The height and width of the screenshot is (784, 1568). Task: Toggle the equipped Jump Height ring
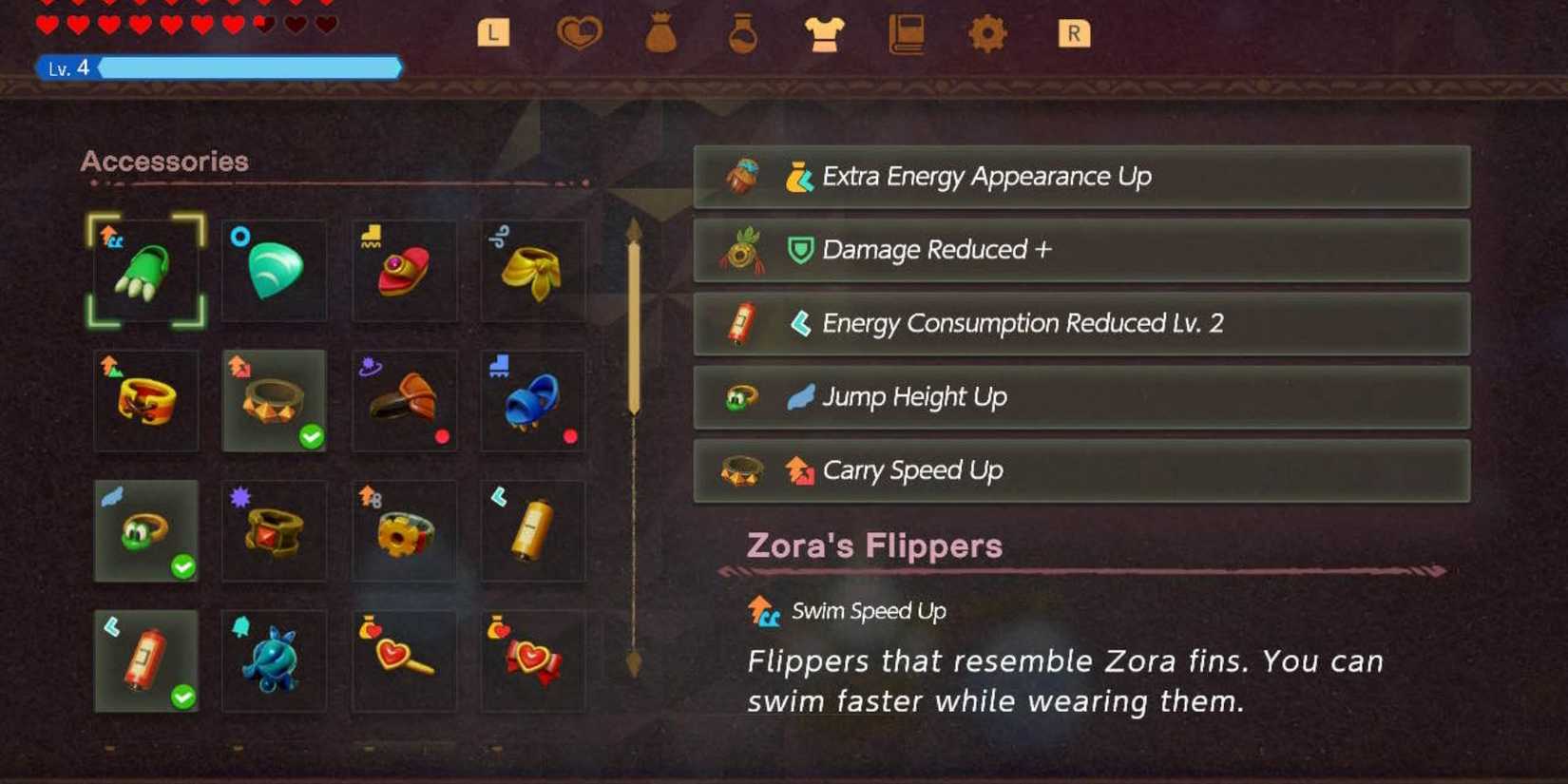144,530
